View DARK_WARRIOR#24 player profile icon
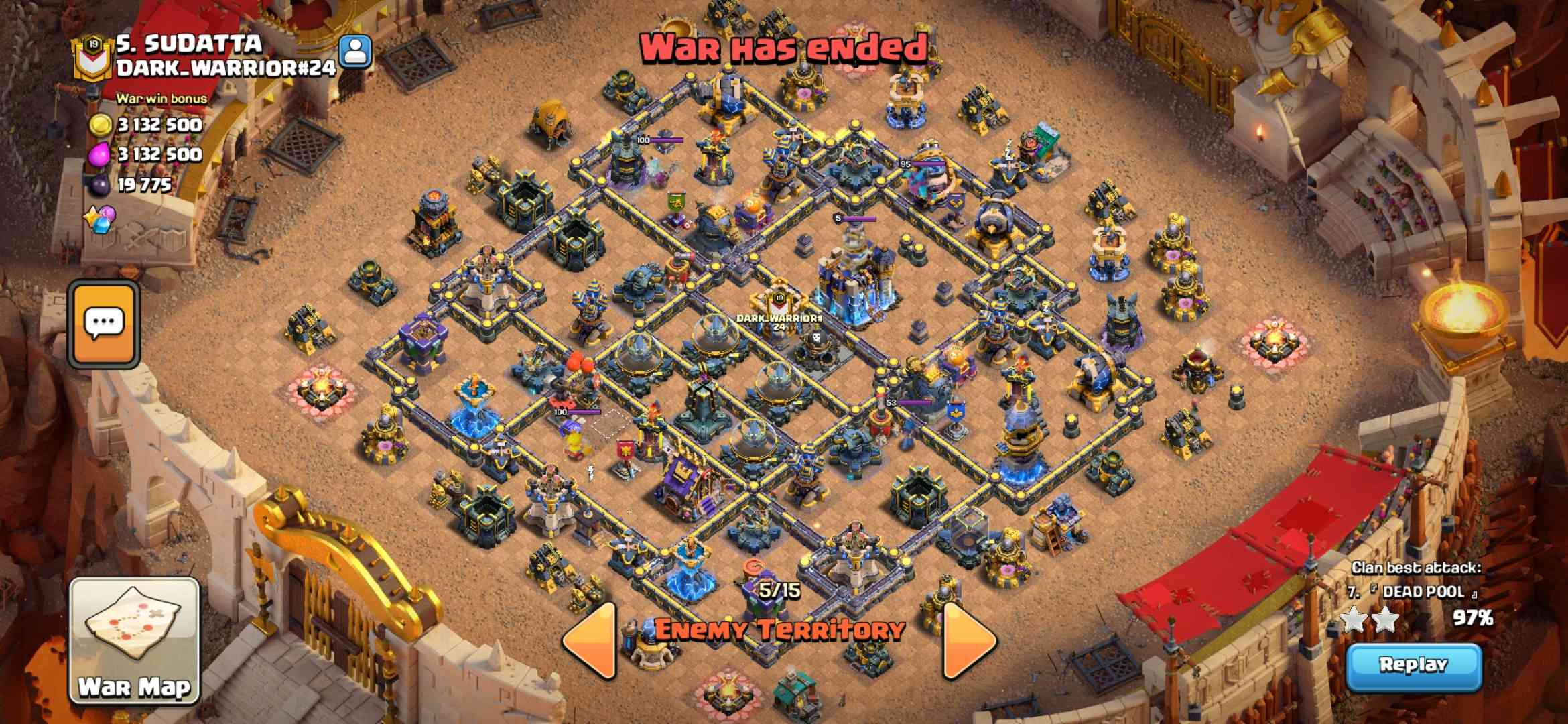 [354, 52]
